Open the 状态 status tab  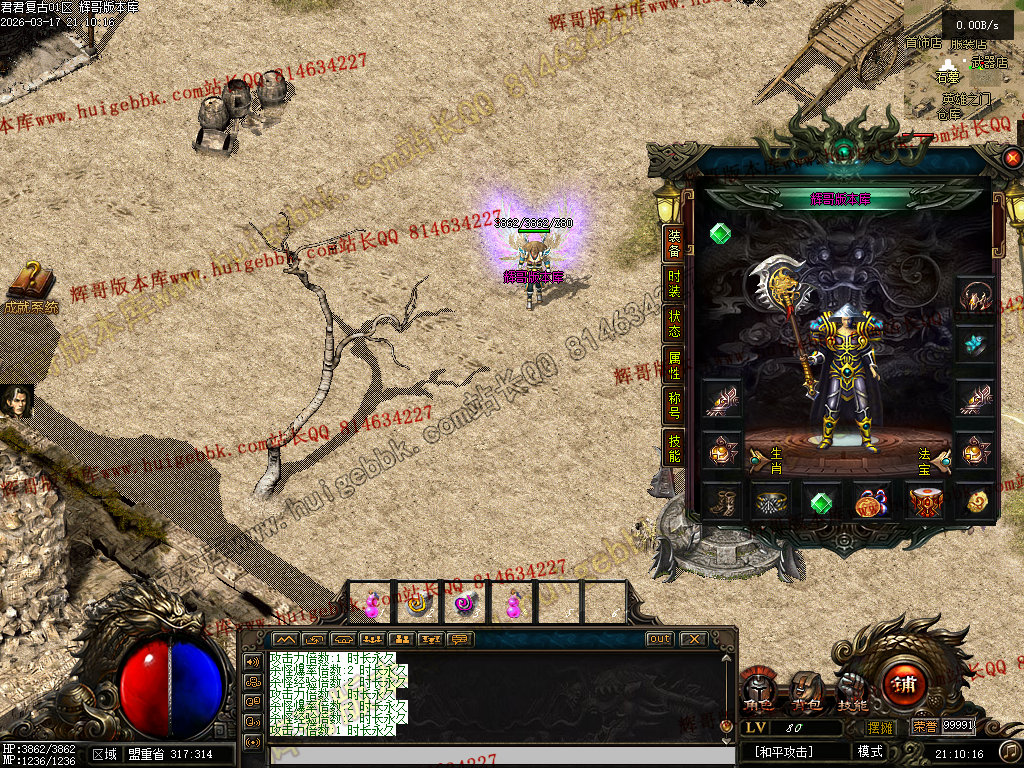(x=675, y=323)
